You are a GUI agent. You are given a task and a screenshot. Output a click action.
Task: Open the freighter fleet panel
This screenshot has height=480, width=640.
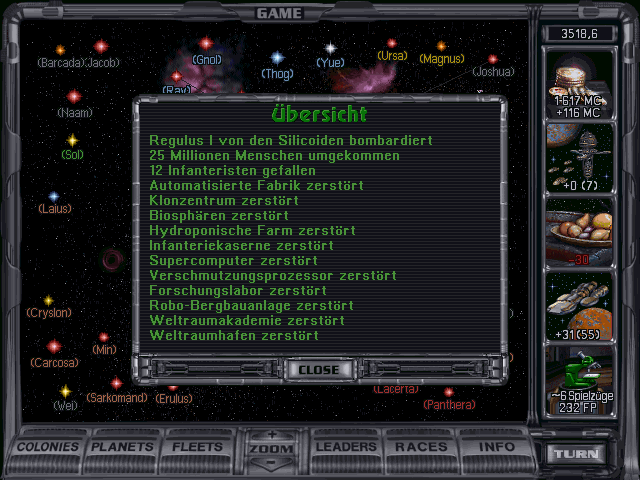(576, 306)
